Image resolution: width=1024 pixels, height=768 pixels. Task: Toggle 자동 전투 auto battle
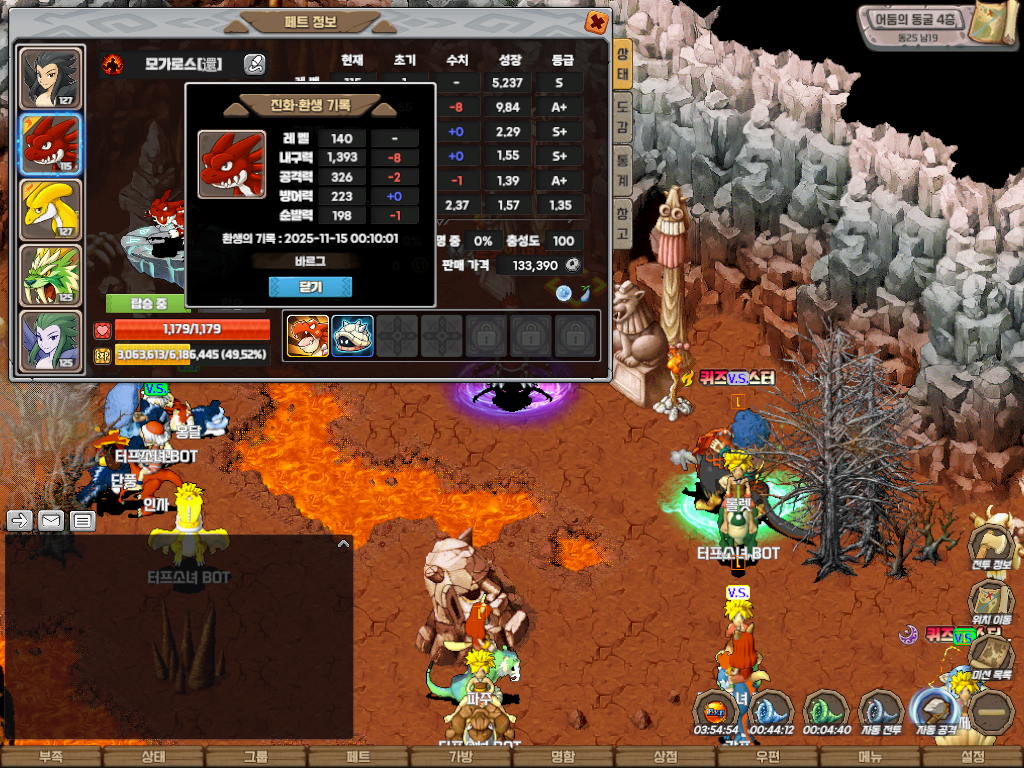coord(881,713)
